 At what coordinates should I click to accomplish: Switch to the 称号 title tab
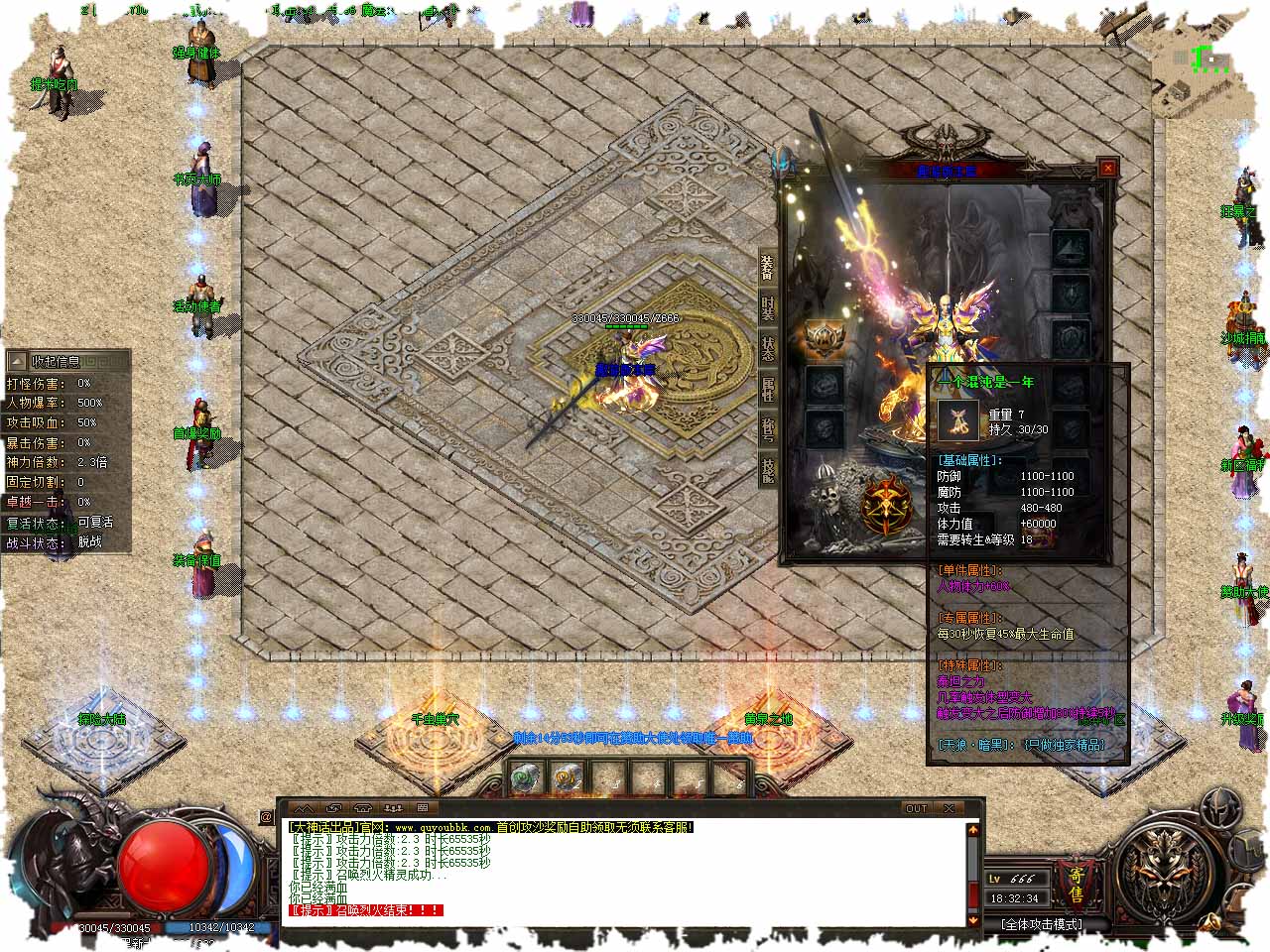coord(767,429)
